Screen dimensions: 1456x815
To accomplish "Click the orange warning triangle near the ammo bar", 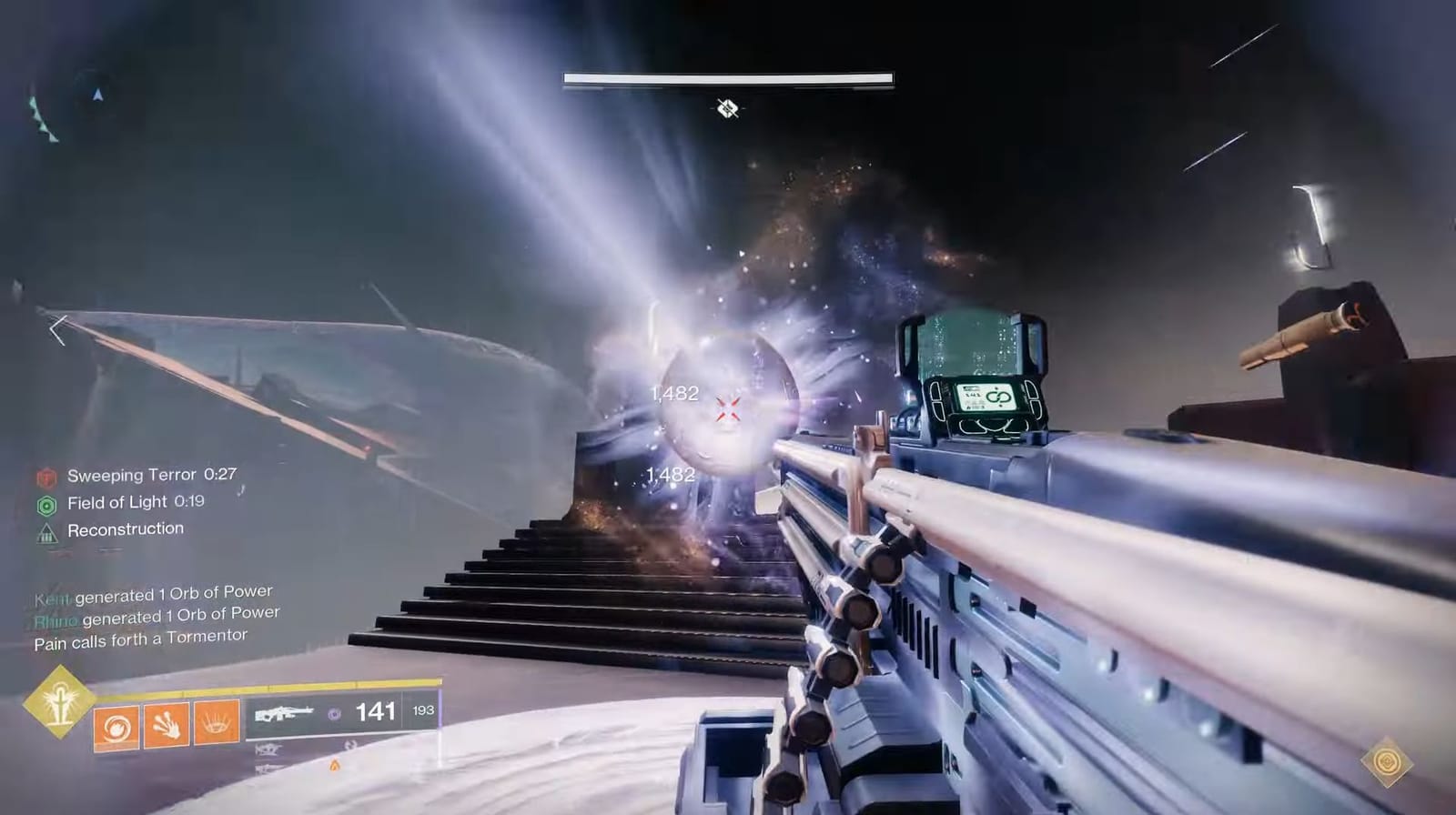I will (x=336, y=767).
